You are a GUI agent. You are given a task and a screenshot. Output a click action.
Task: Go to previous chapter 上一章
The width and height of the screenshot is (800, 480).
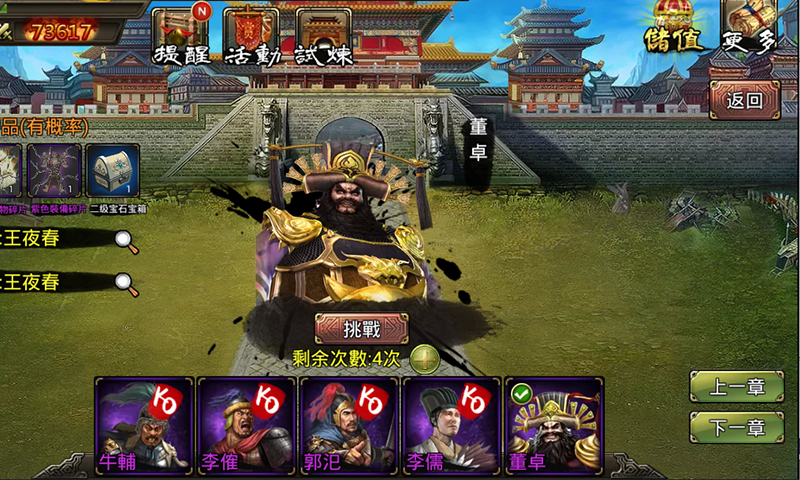pyautogui.click(x=736, y=388)
